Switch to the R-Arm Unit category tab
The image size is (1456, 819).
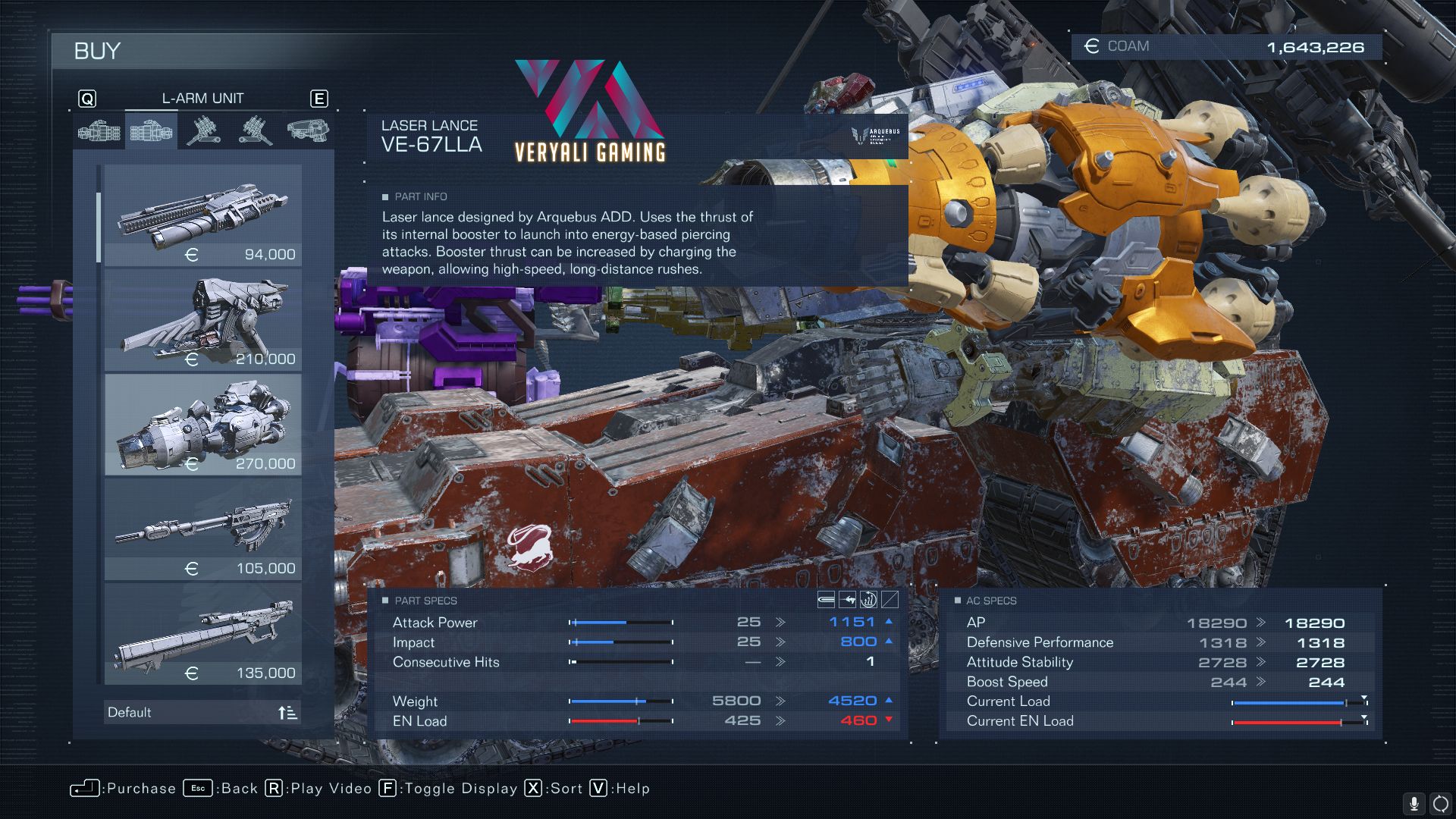tap(99, 132)
